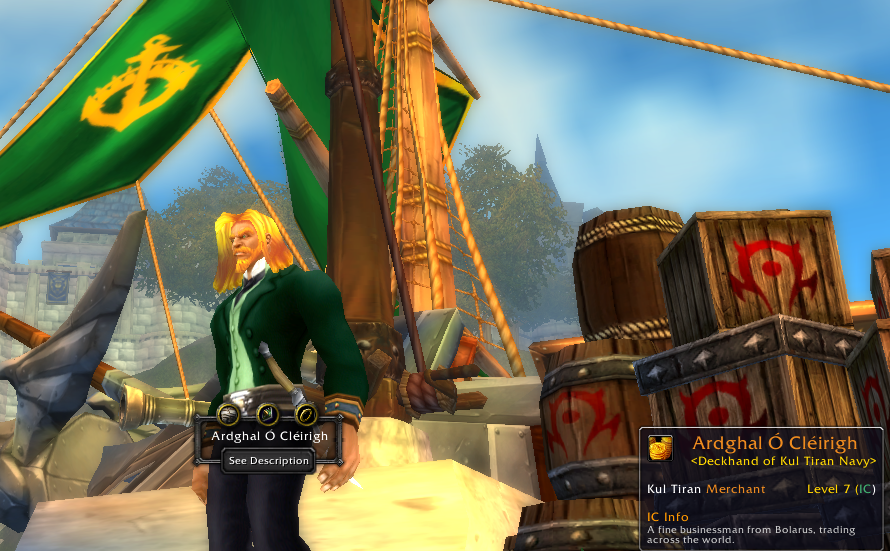Viewport: 890px width, 551px height.
Task: Click the gold ring glance icon
Action: (306, 413)
